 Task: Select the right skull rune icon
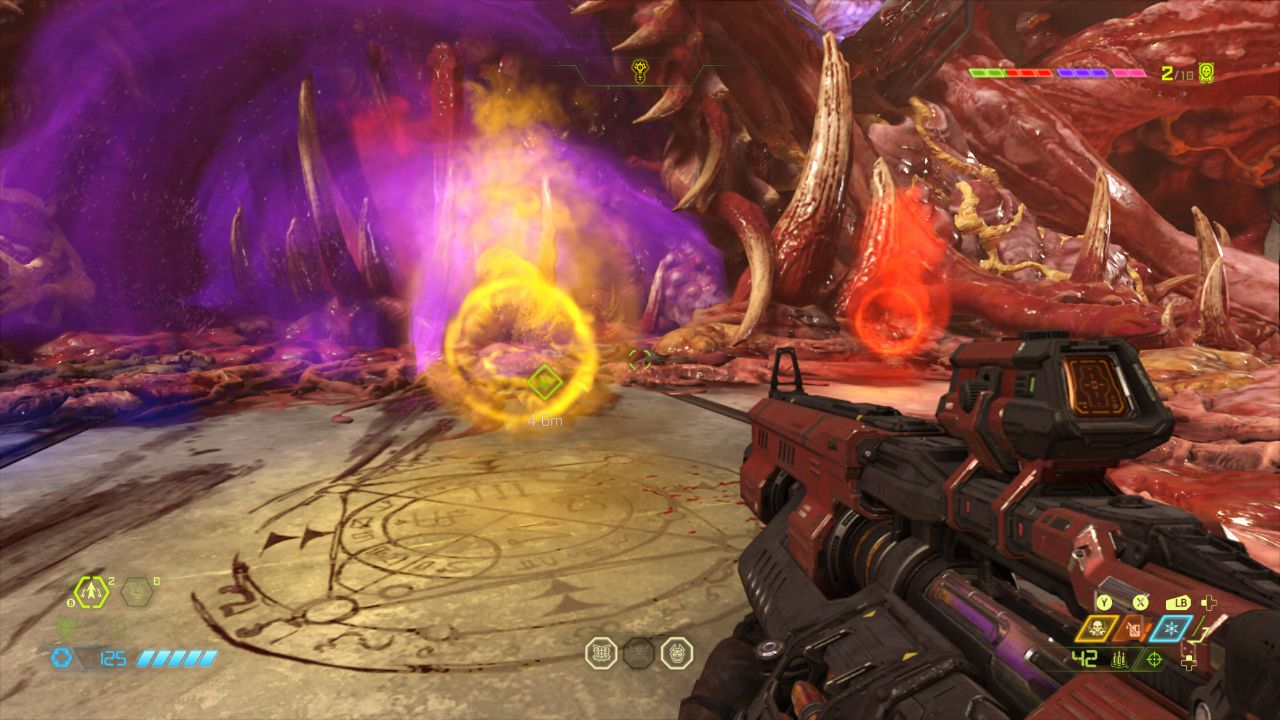(677, 653)
